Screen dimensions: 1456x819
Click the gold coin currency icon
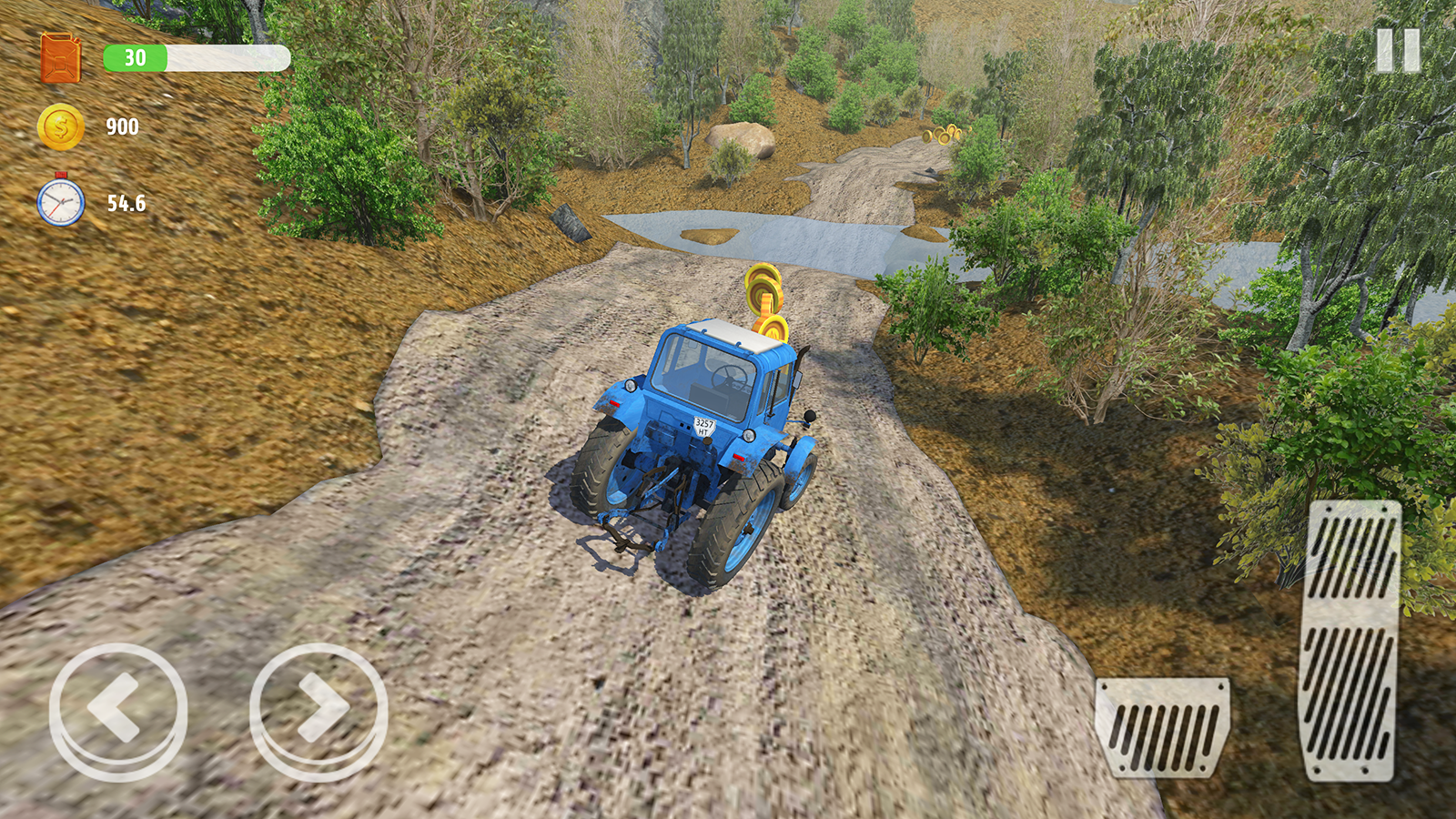(x=60, y=126)
